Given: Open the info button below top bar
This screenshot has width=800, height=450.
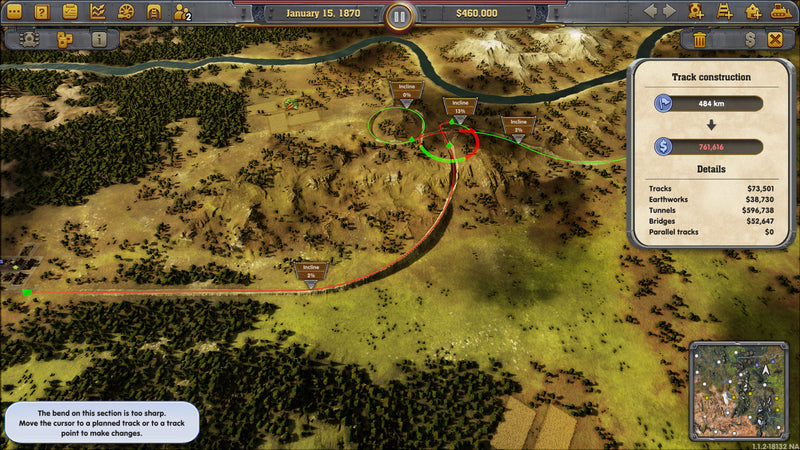Looking at the screenshot, I should coord(98,40).
